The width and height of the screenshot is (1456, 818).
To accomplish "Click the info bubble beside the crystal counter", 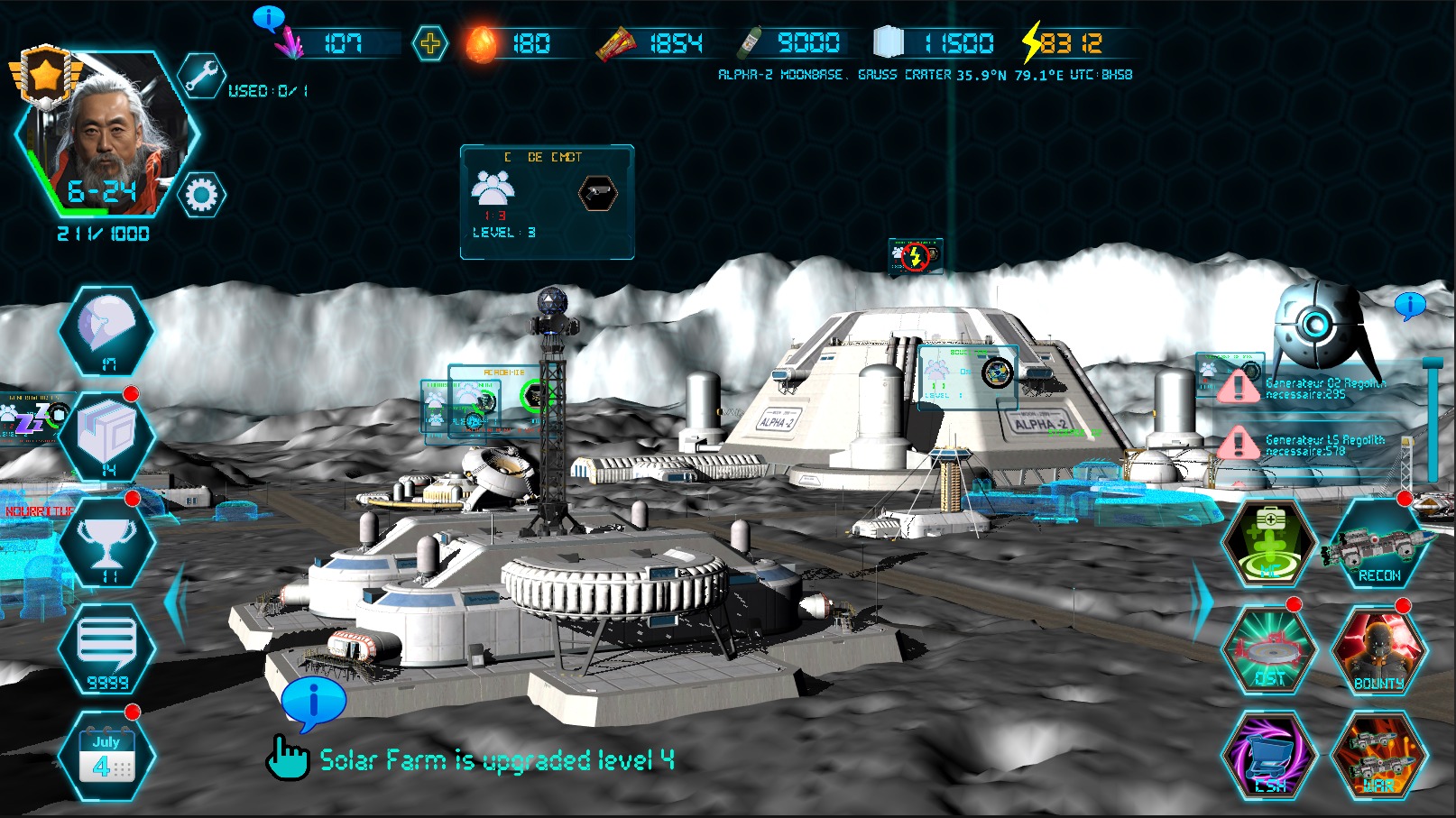I will tap(269, 18).
